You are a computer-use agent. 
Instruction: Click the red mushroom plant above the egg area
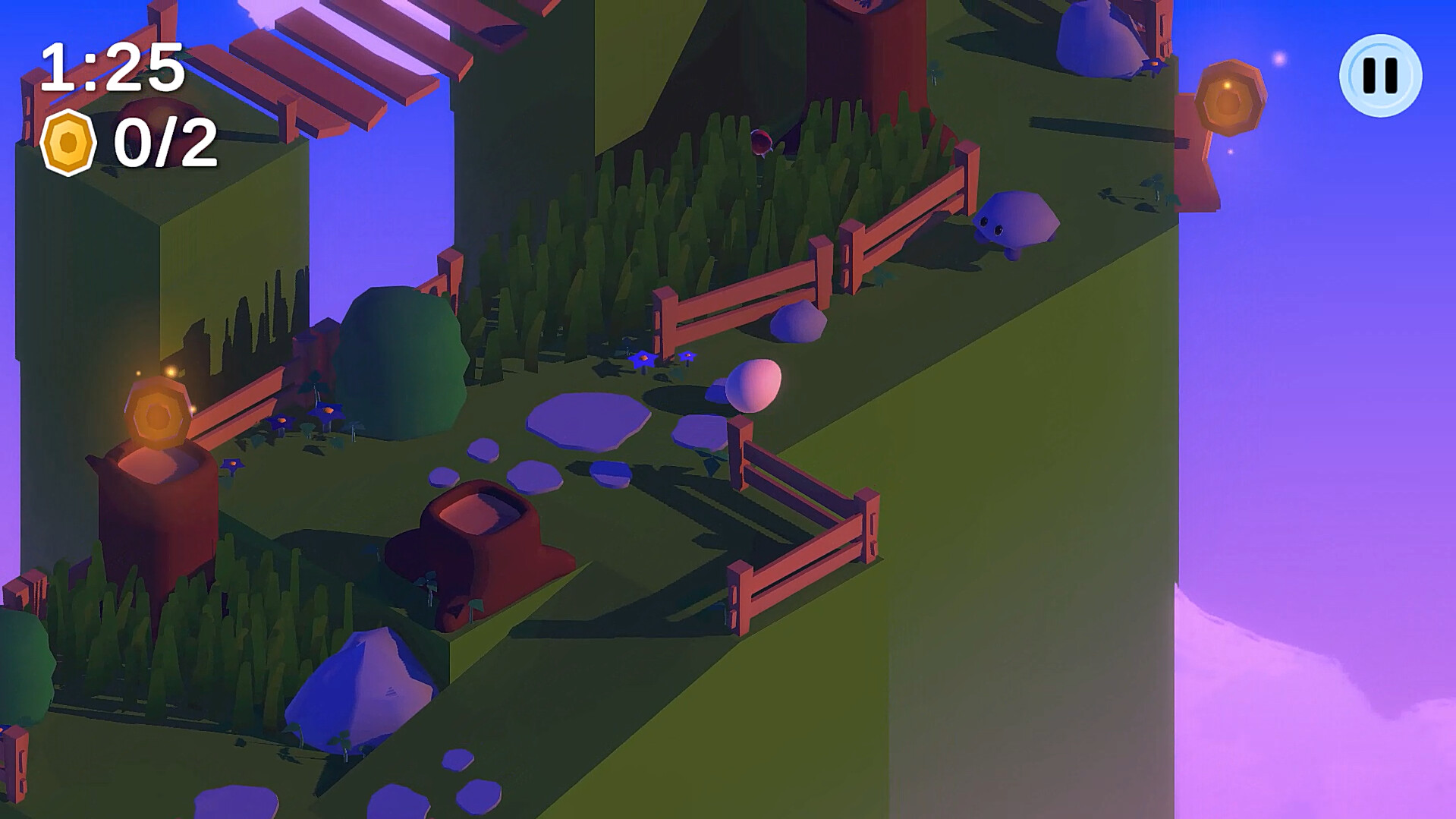tap(763, 144)
